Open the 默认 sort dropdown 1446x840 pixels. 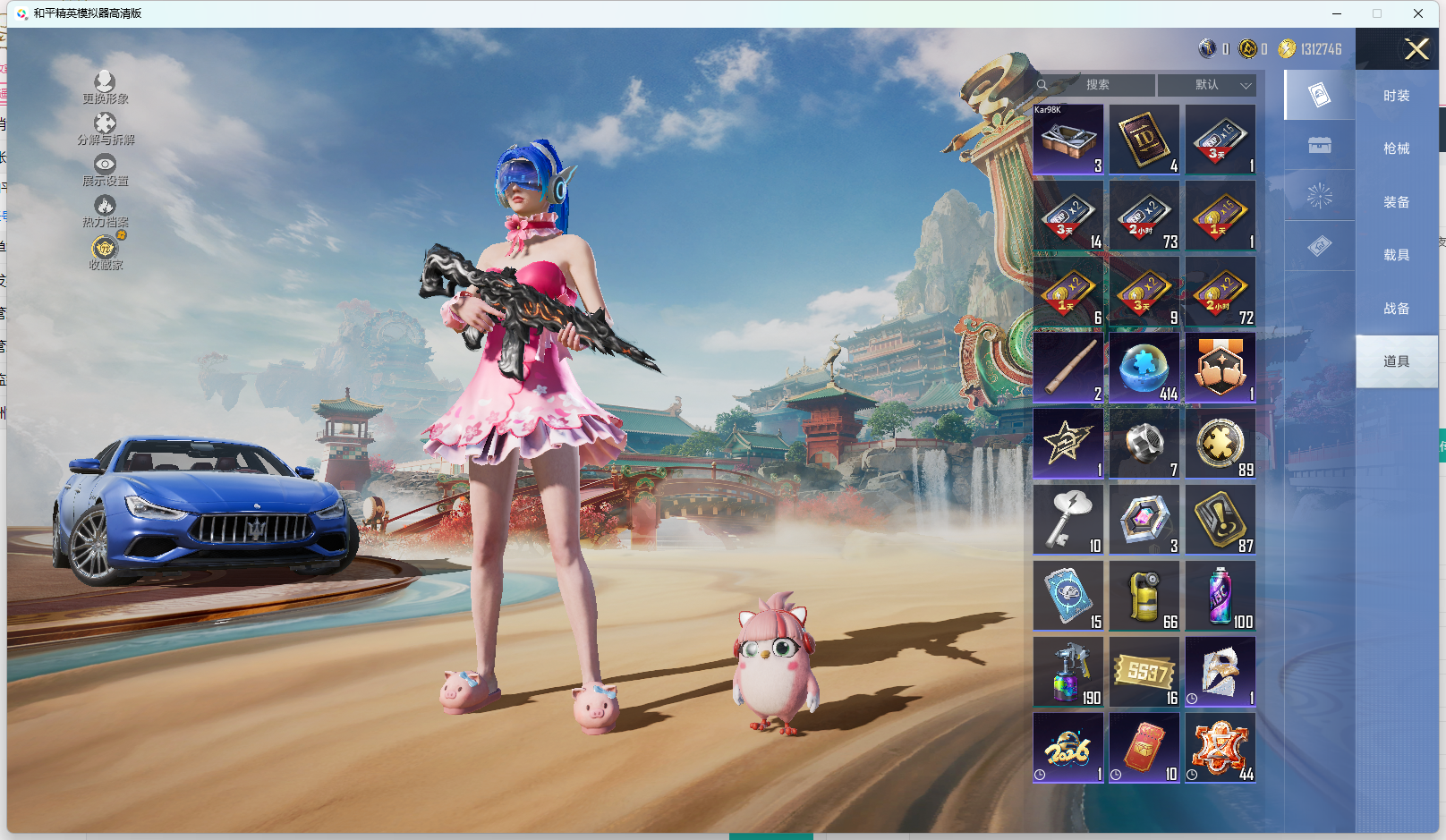pos(1207,85)
